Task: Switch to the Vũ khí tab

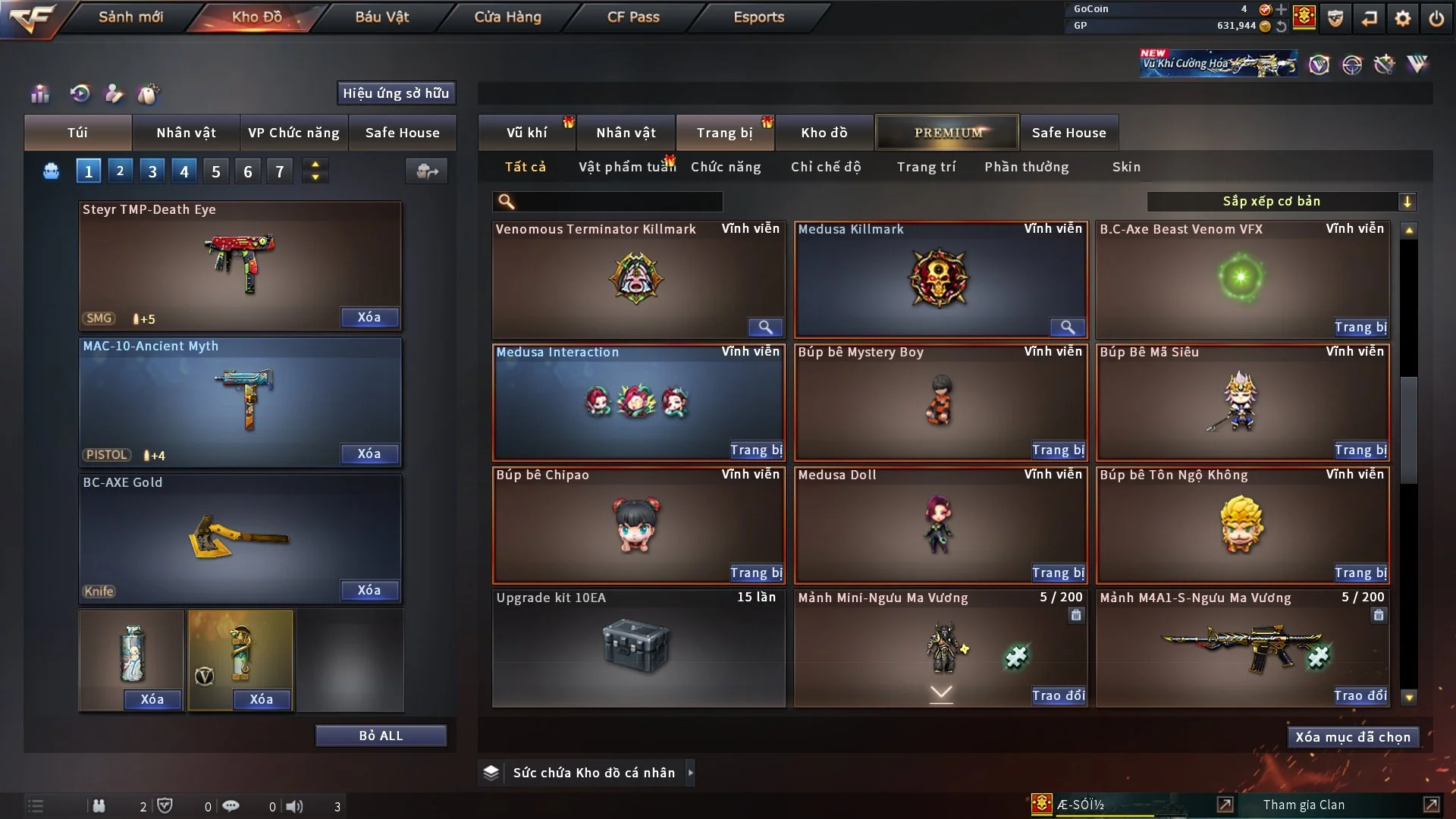Action: [x=526, y=133]
